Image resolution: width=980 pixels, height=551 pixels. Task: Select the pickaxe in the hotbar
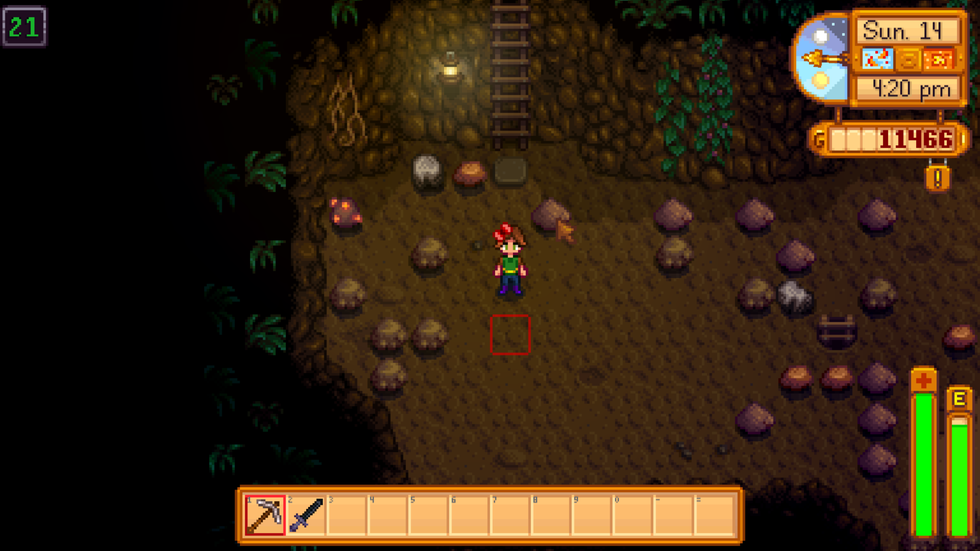pos(265,515)
